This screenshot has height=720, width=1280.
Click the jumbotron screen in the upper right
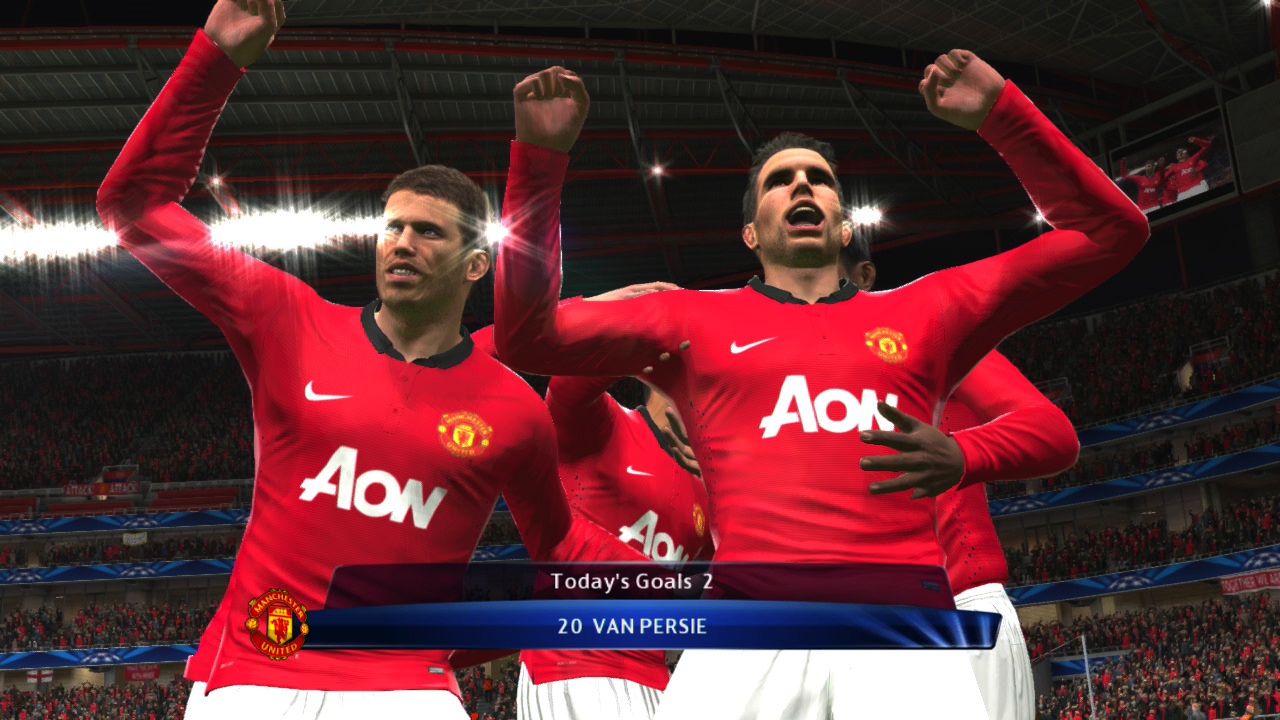point(1177,176)
